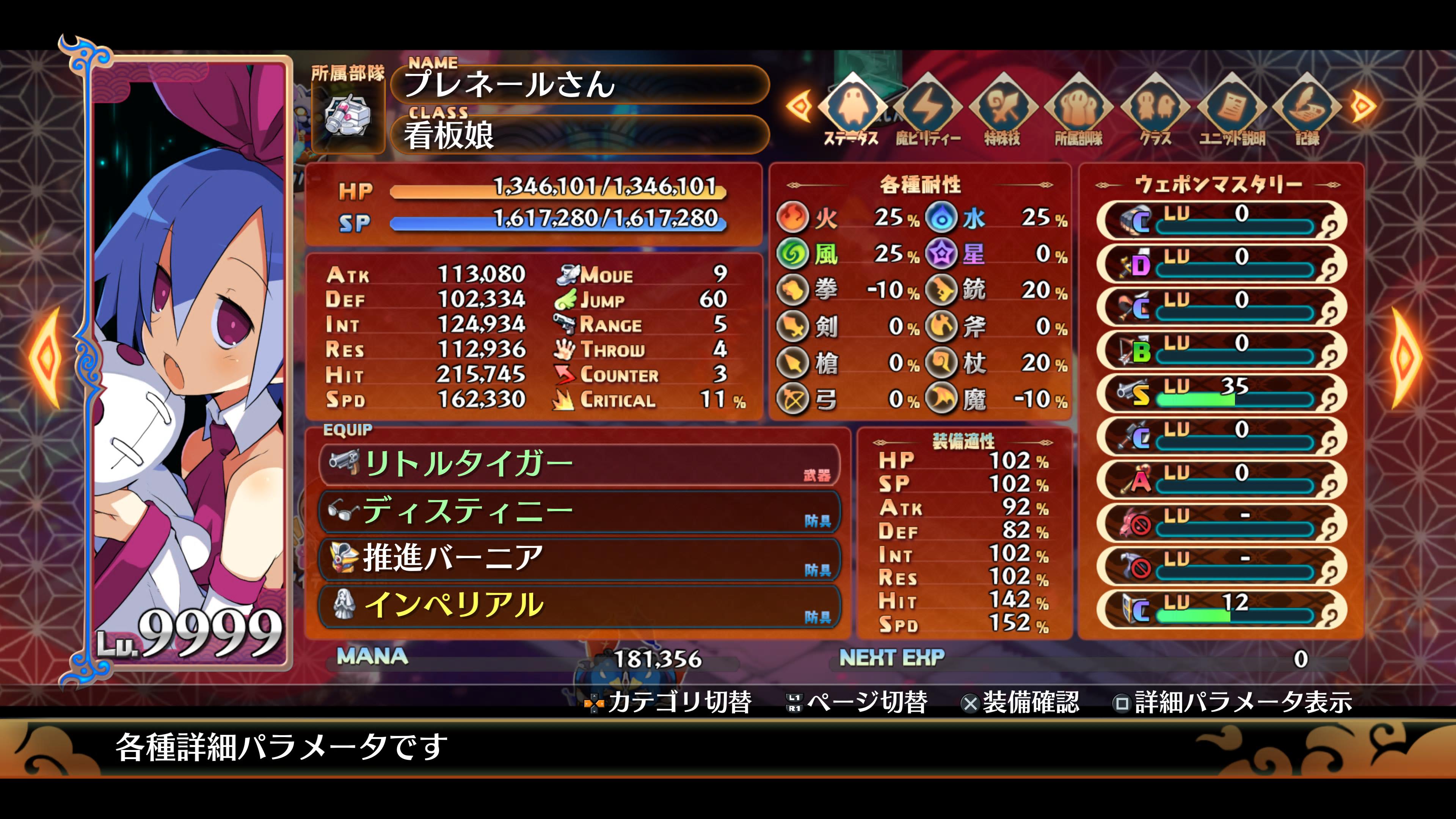Click the character portrait of プレネールさん
The width and height of the screenshot is (1456, 819).
[189, 362]
